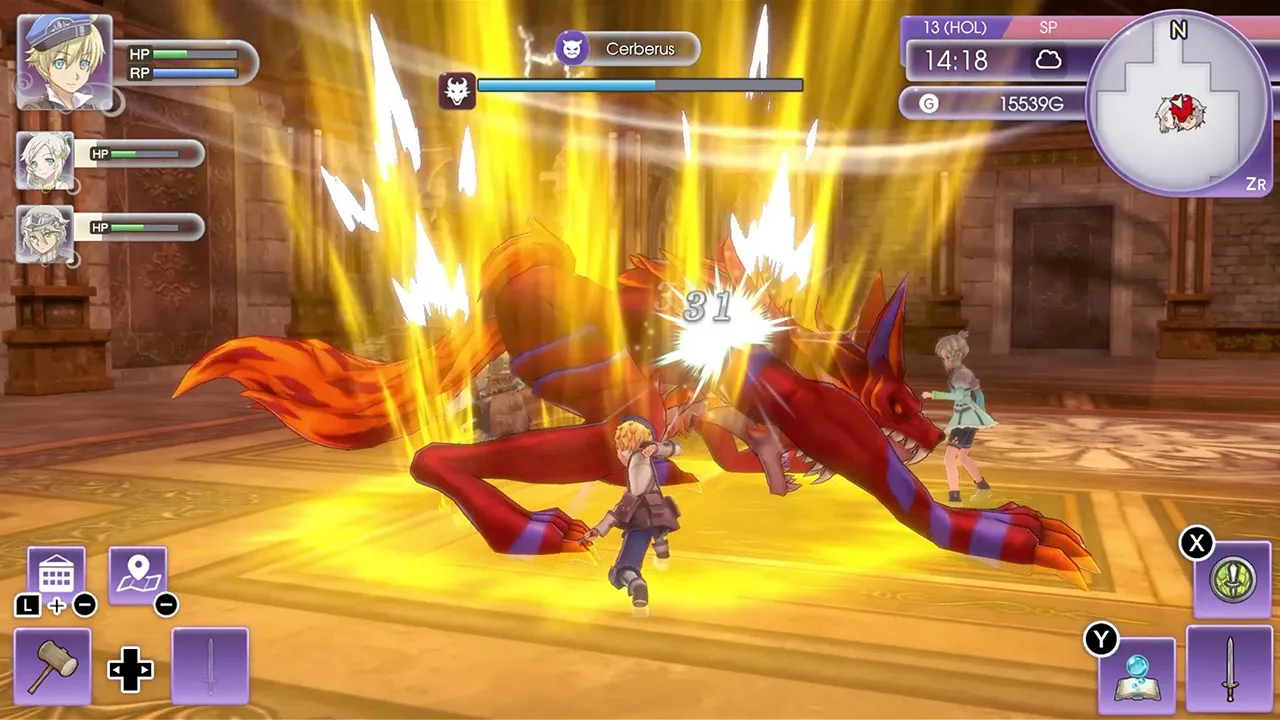Activate the green sword rune ability

coord(1232,580)
